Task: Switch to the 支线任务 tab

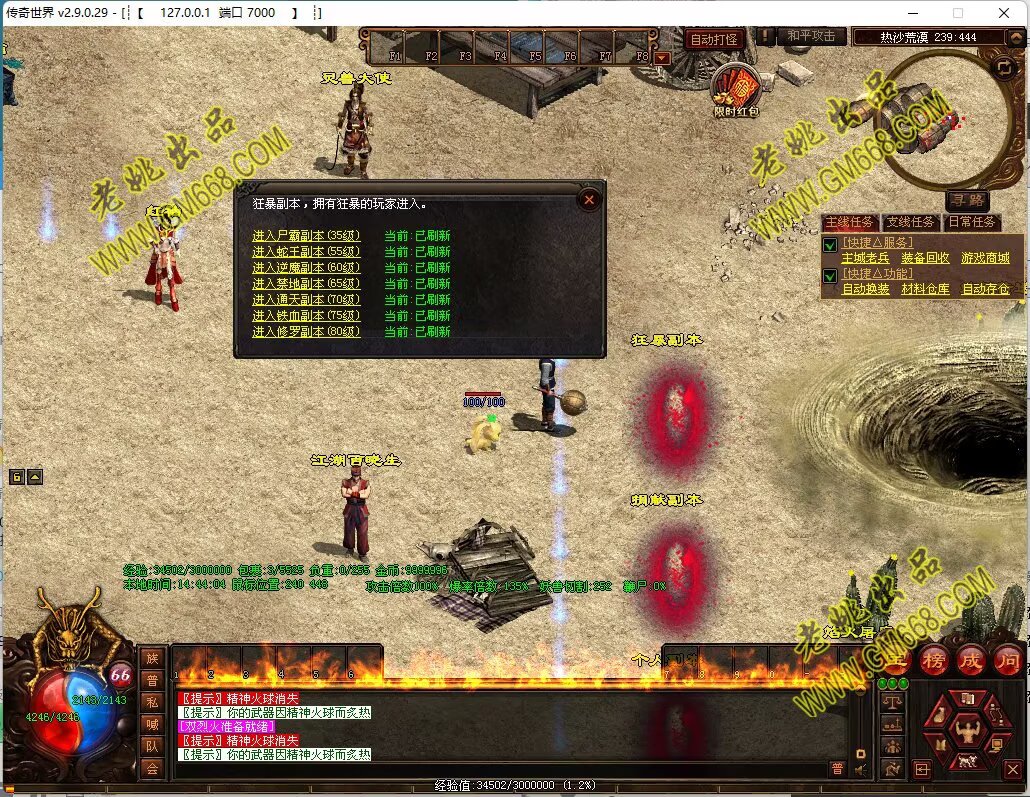Action: (x=911, y=222)
